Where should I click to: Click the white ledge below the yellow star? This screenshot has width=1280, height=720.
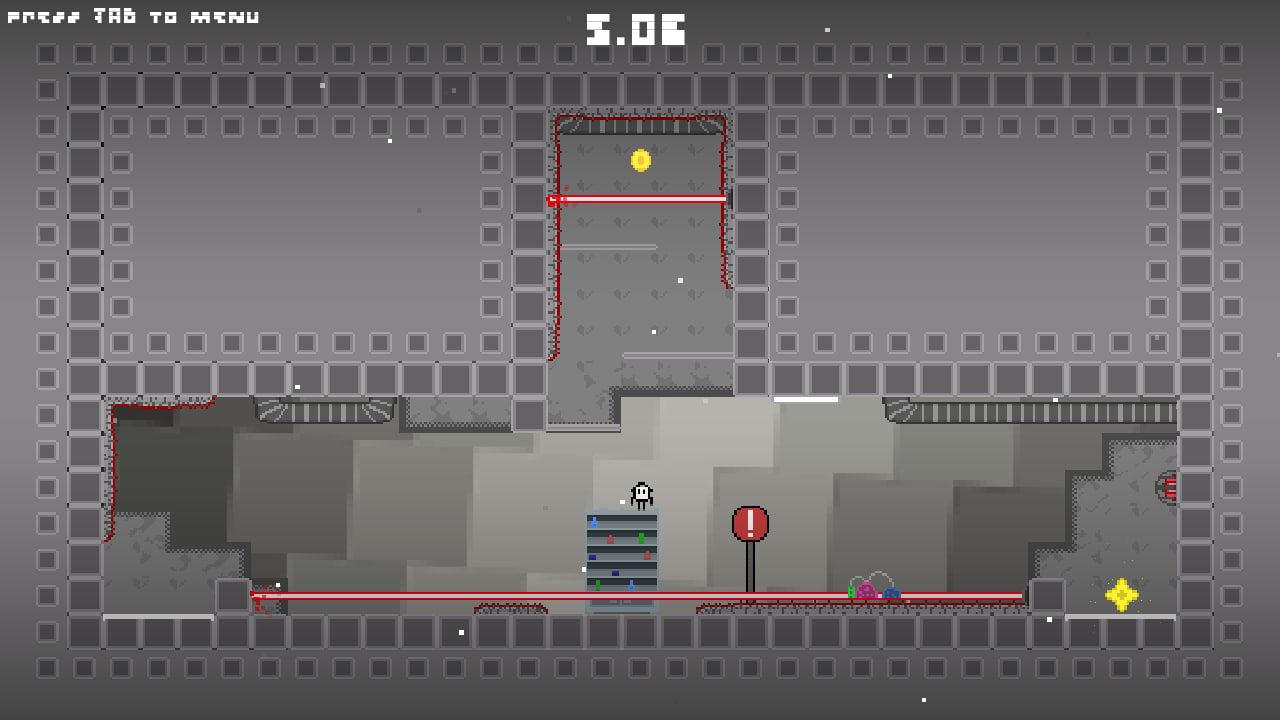(x=1120, y=618)
